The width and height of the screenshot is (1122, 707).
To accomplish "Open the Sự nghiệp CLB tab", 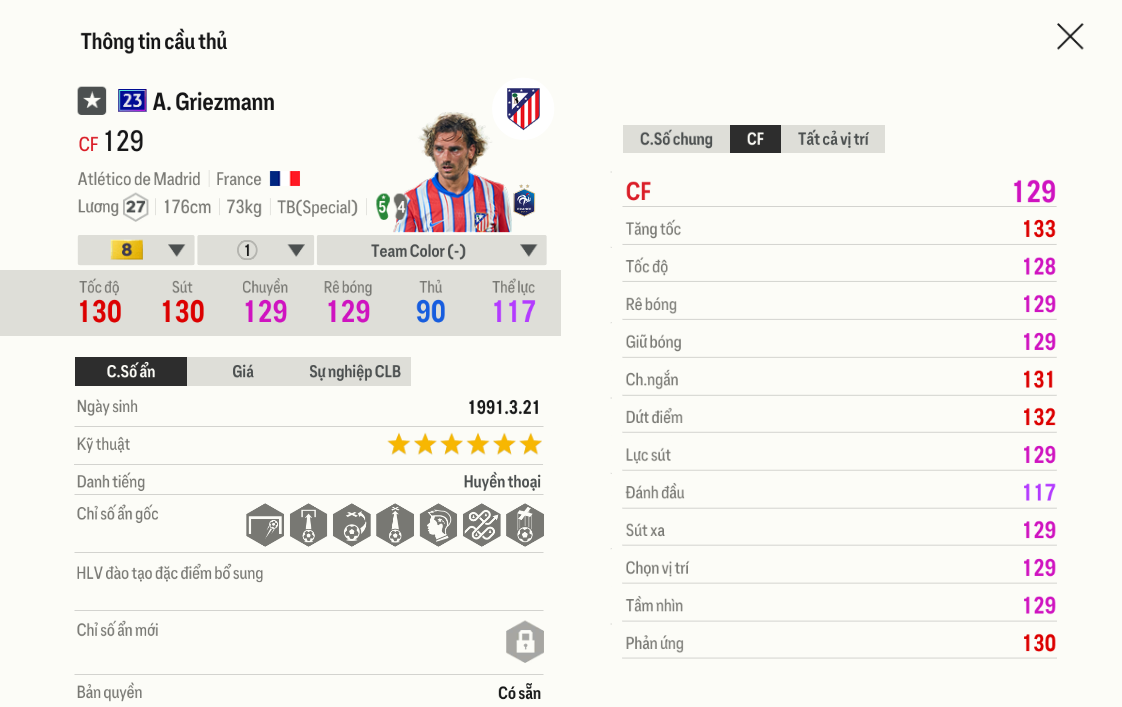I will tap(354, 372).
